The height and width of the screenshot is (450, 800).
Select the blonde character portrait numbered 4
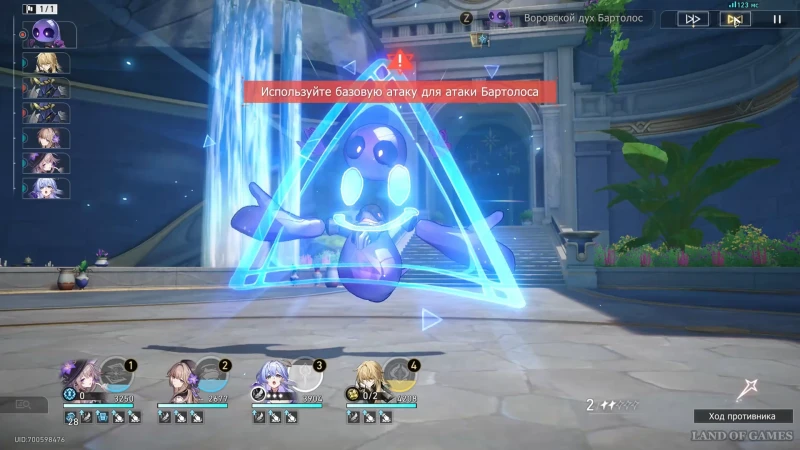370,377
